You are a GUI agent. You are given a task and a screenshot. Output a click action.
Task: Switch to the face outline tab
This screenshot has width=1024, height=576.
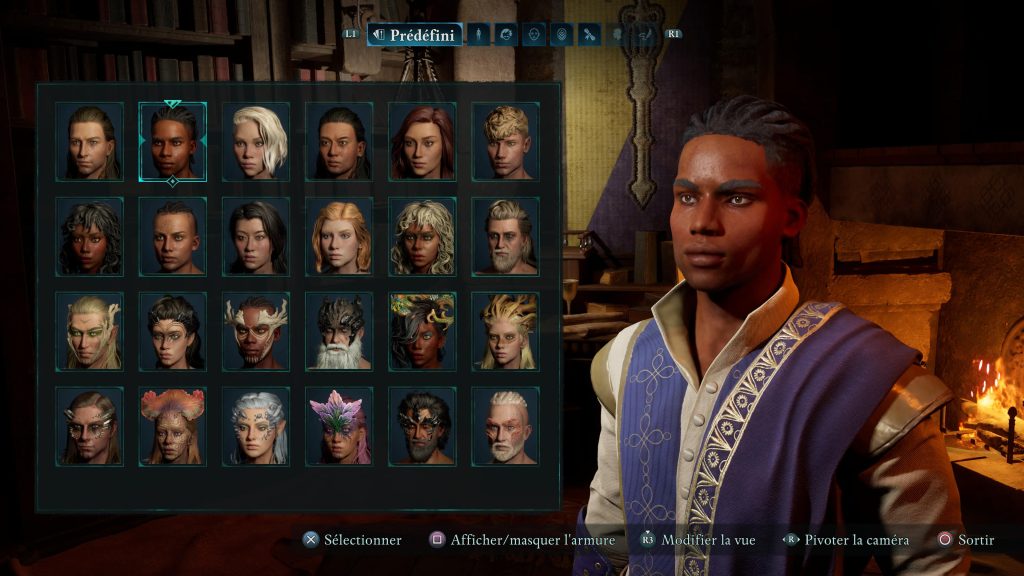(535, 35)
